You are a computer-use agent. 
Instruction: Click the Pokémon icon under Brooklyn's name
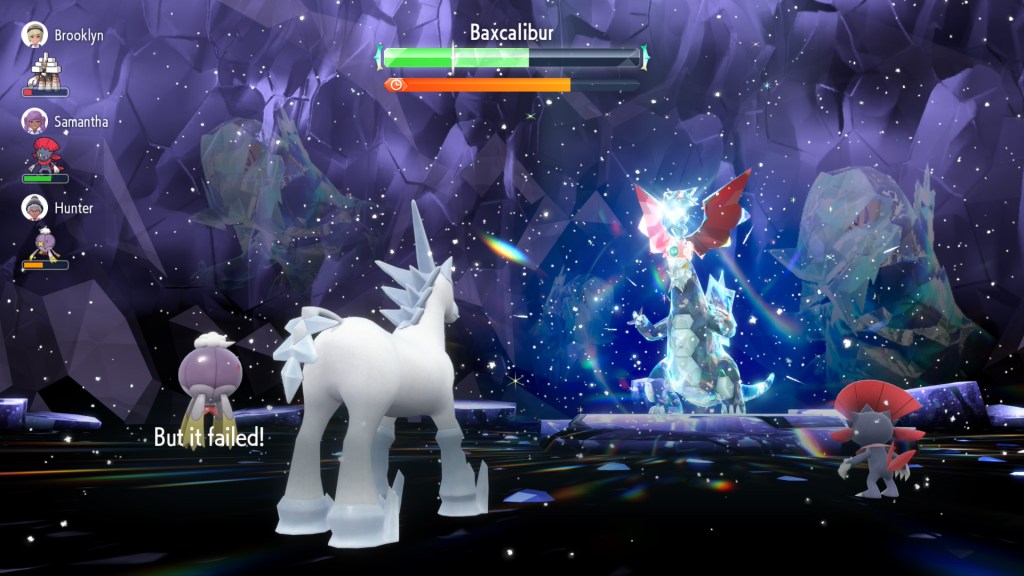tap(45, 69)
